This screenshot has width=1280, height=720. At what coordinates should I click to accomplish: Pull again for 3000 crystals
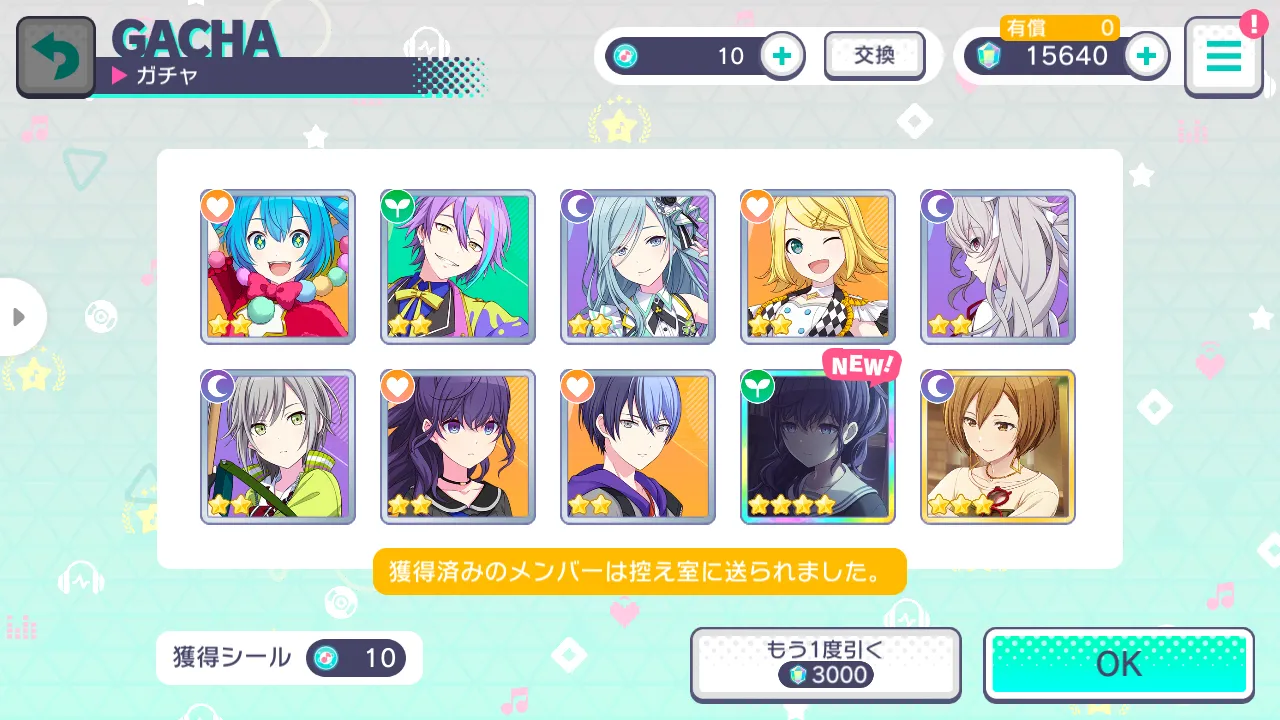[x=825, y=664]
